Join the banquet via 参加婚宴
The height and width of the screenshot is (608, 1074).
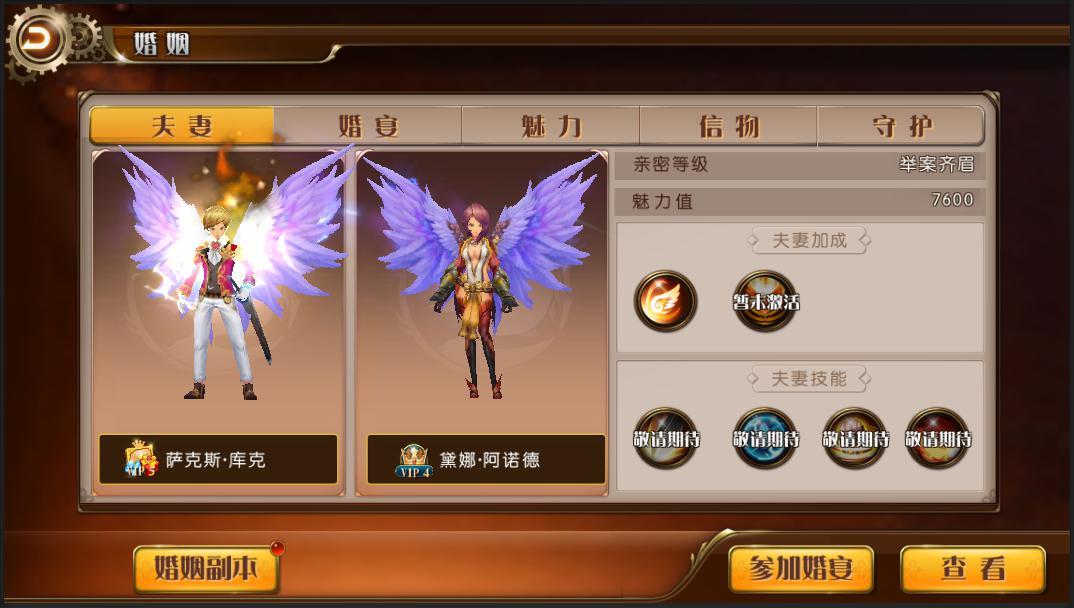(800, 569)
